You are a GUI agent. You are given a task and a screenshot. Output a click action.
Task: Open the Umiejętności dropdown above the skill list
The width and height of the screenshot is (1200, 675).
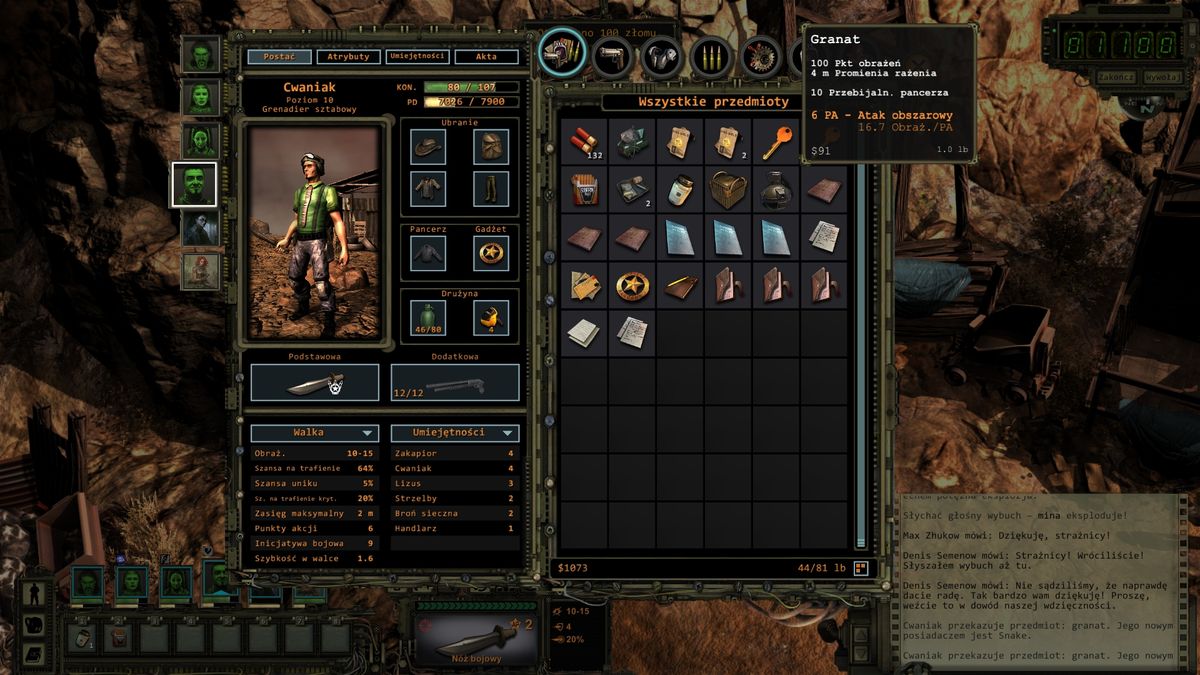[455, 433]
